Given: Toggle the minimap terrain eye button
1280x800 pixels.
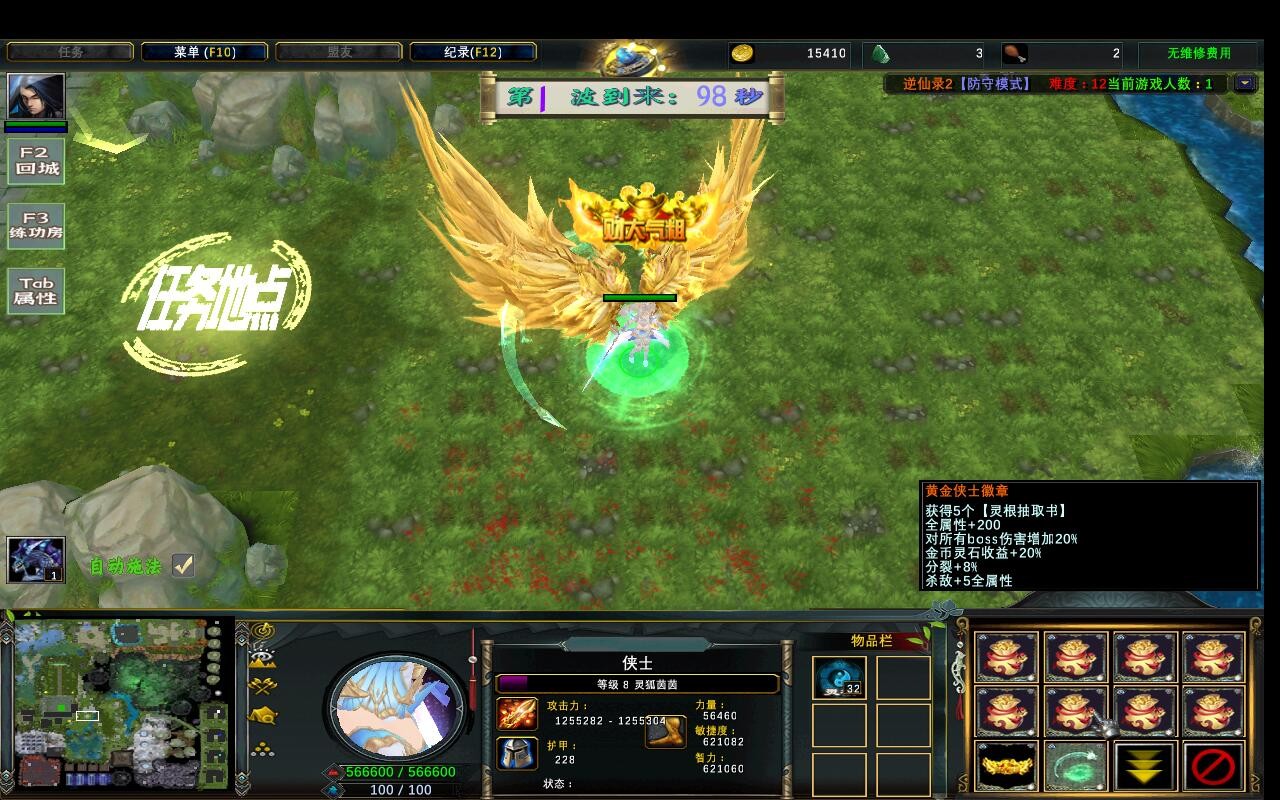Looking at the screenshot, I should pos(263,658).
